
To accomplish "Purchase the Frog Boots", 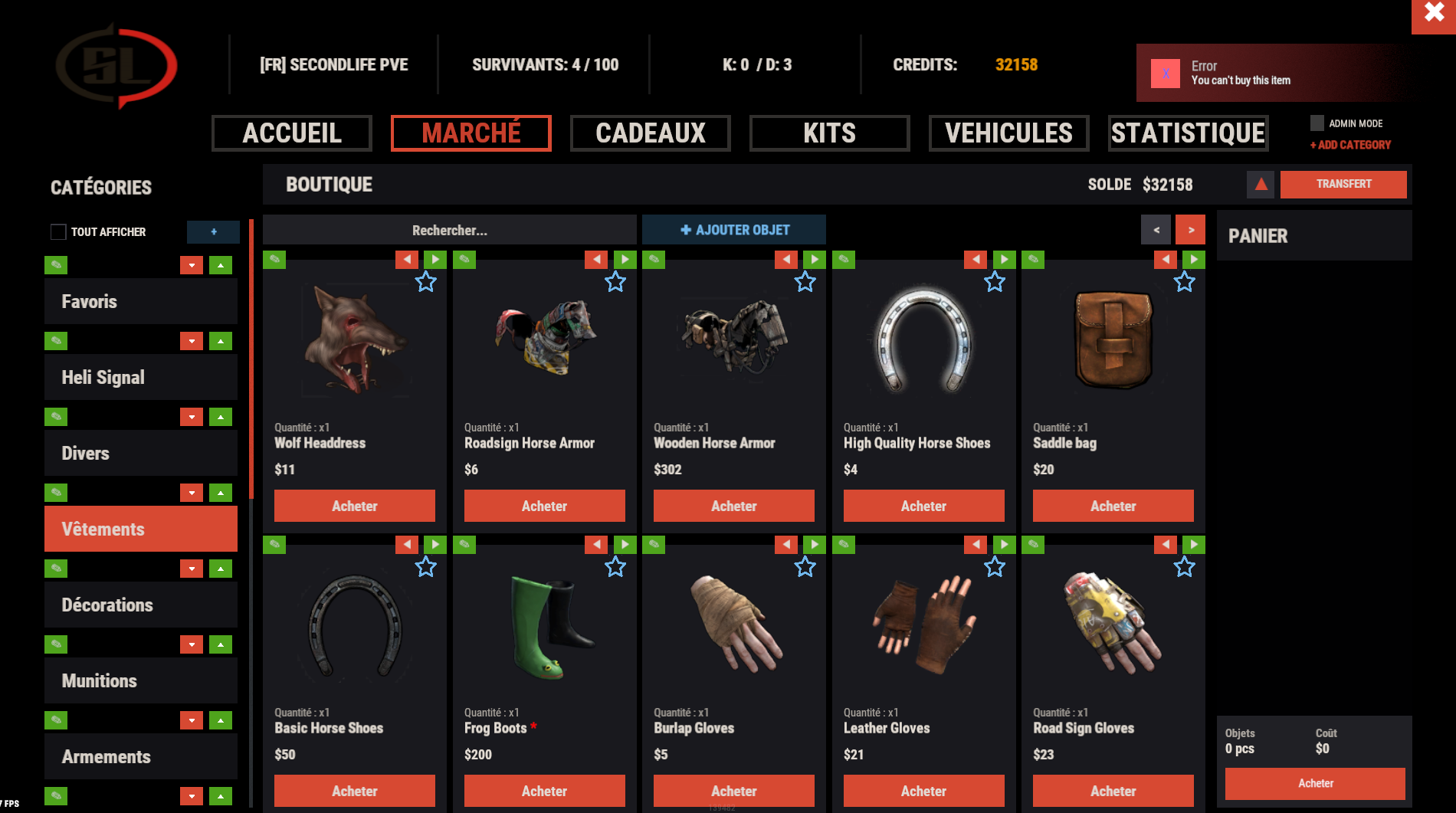I will pos(544,791).
